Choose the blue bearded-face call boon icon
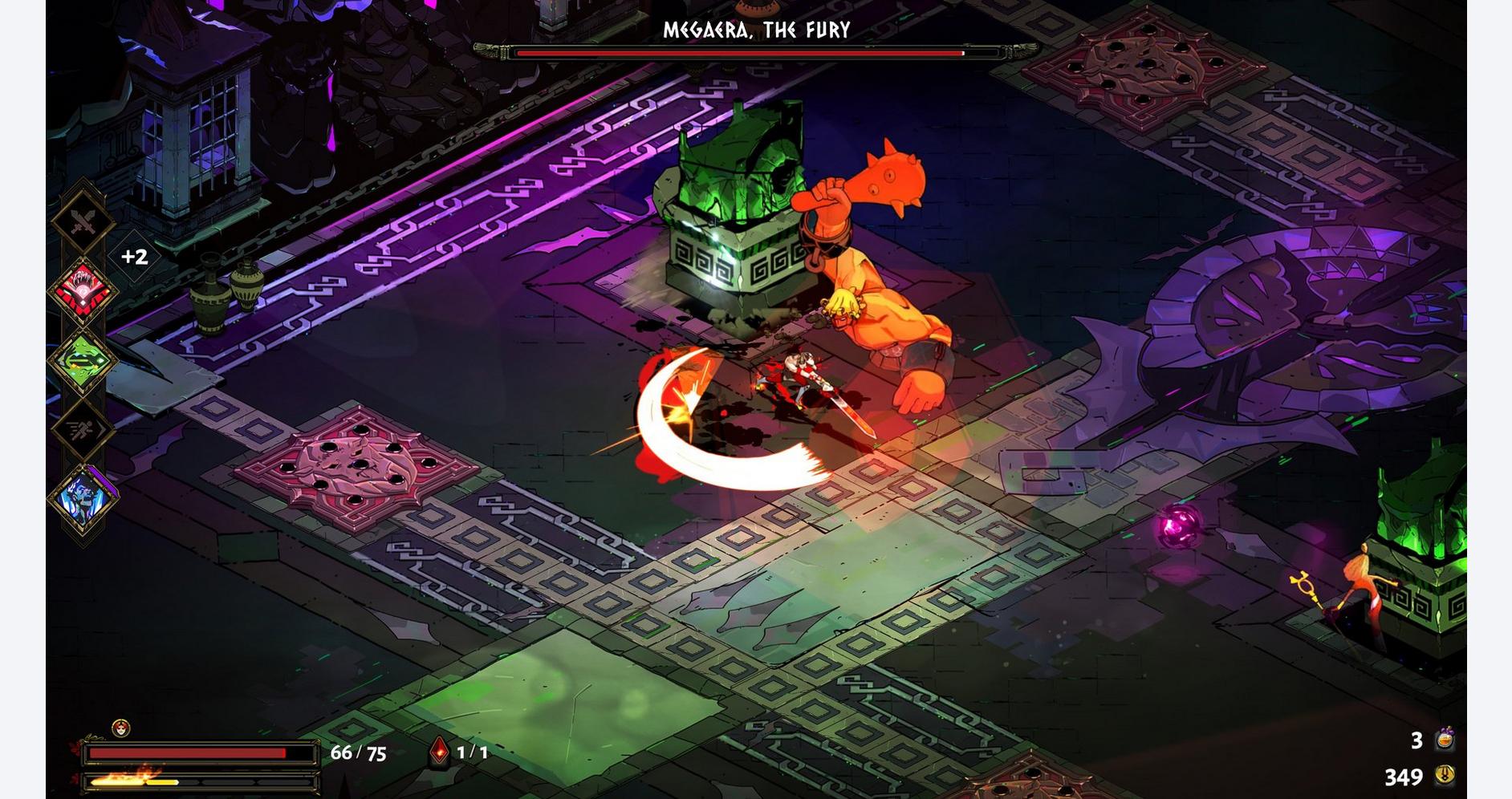Viewport: 1512px width, 799px height. [83, 497]
